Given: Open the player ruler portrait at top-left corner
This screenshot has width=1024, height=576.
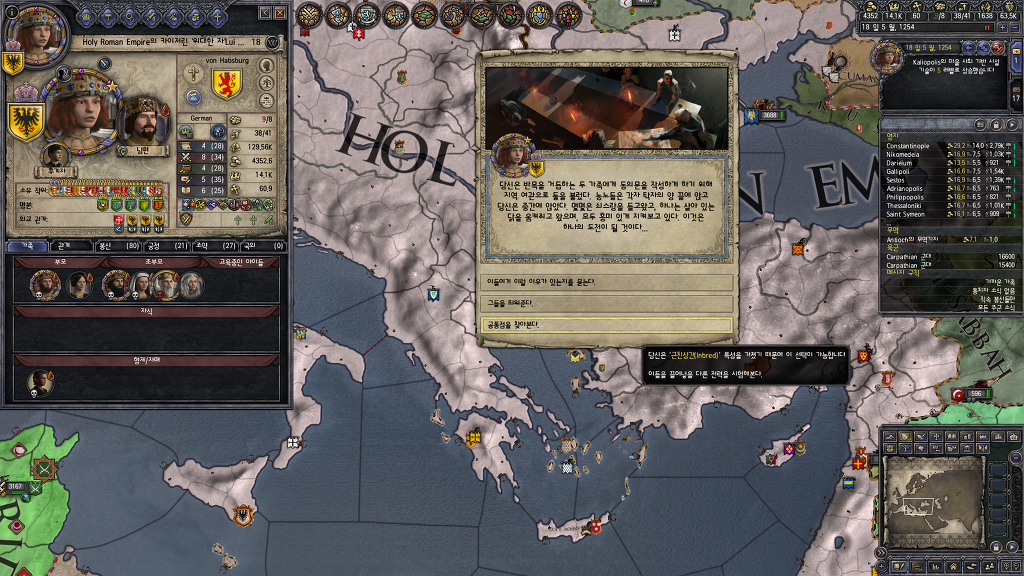Looking at the screenshot, I should click(28, 28).
